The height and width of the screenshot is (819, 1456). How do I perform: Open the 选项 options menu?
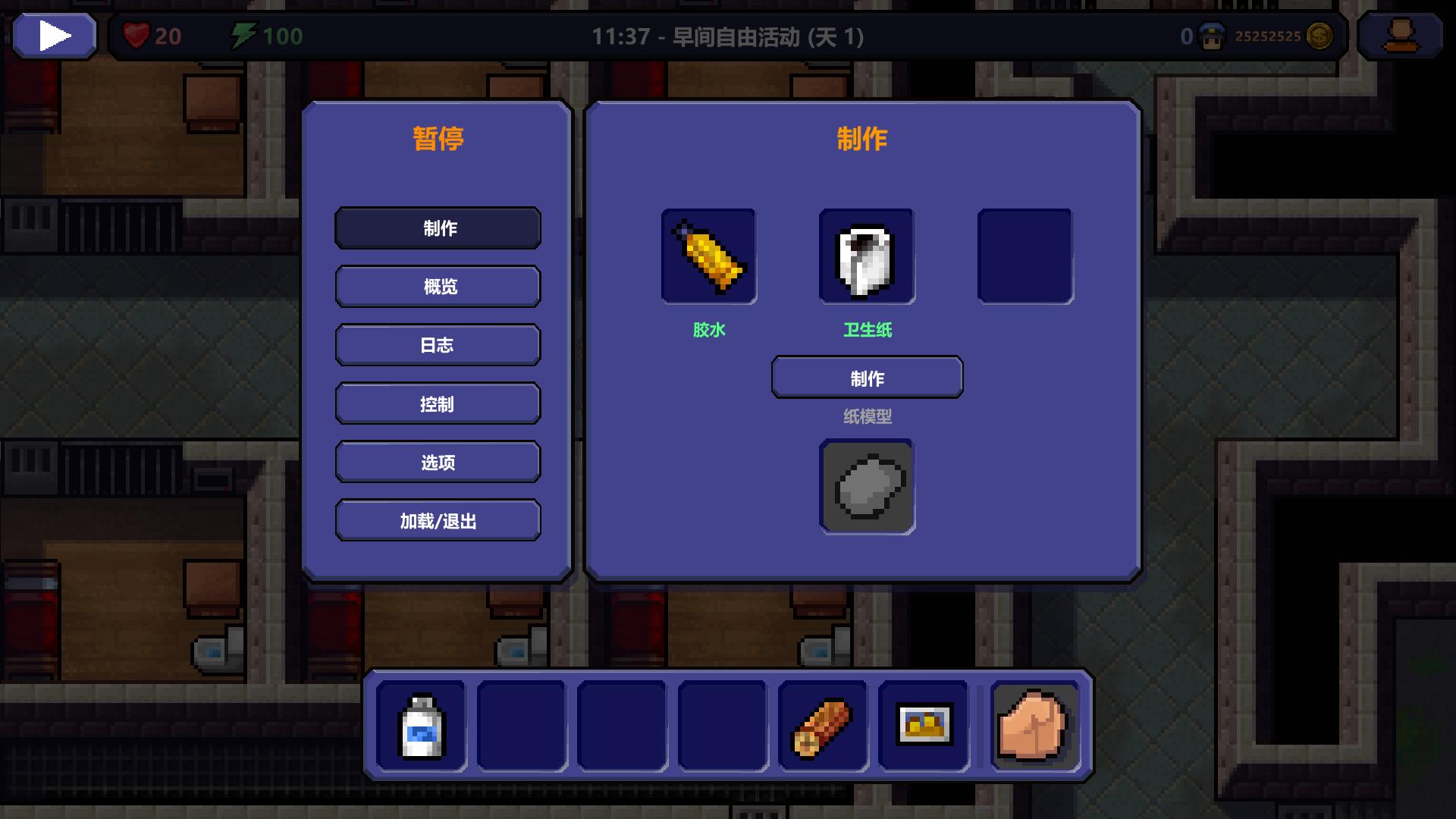click(x=438, y=462)
